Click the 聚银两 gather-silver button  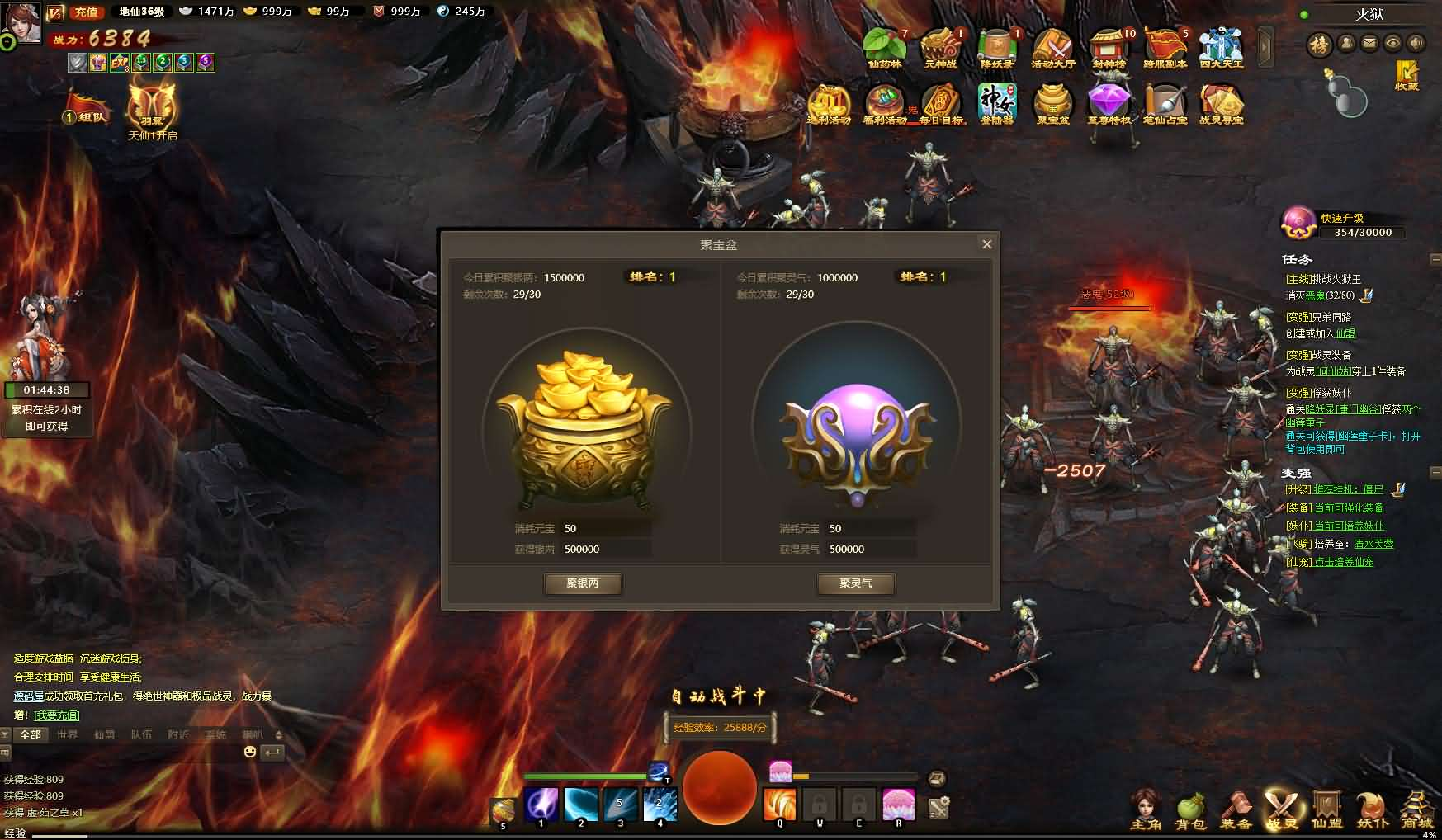pyautogui.click(x=582, y=583)
